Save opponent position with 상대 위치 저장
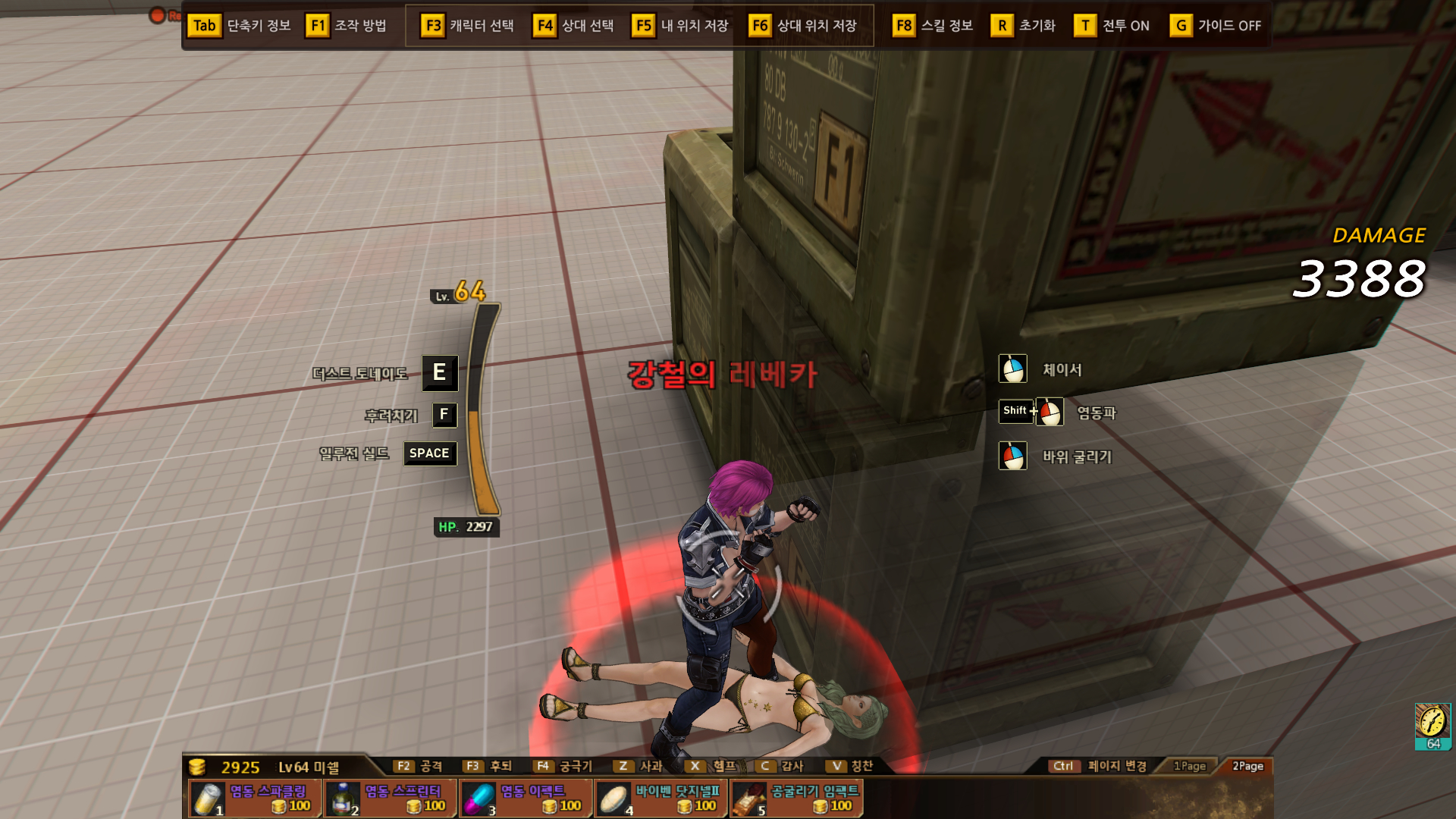 click(x=803, y=26)
